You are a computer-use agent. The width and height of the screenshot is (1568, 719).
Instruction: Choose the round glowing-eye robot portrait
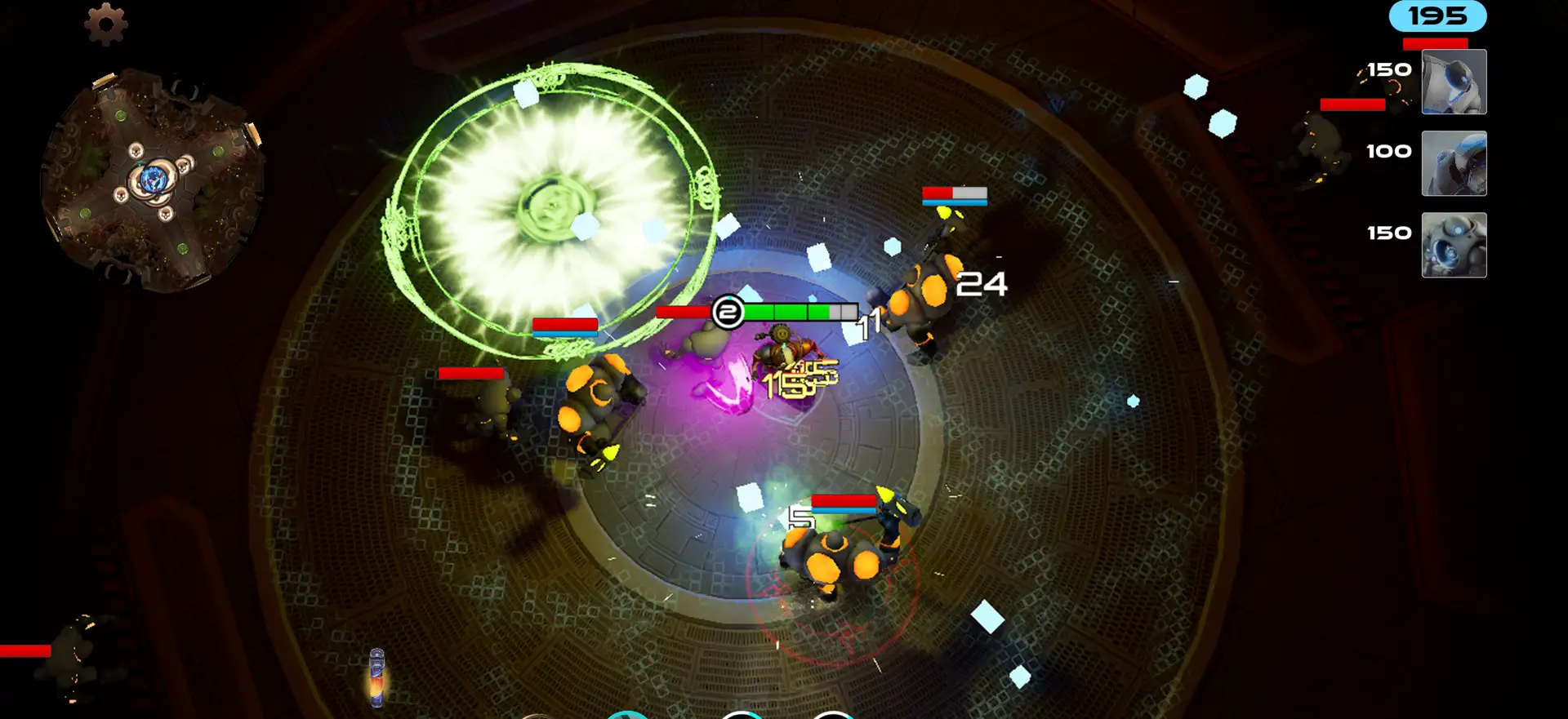point(1454,245)
